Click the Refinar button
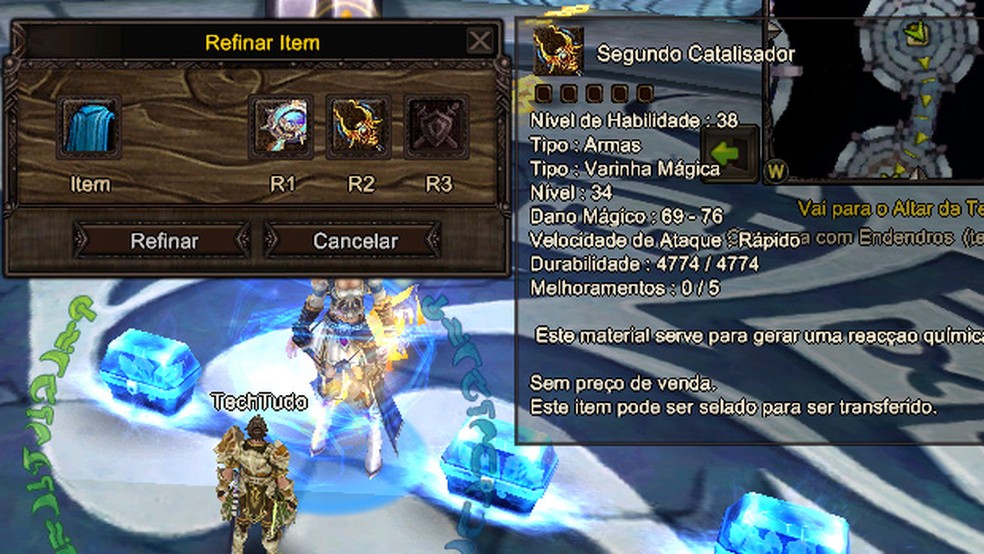Viewport: 984px width, 554px height. [x=163, y=241]
